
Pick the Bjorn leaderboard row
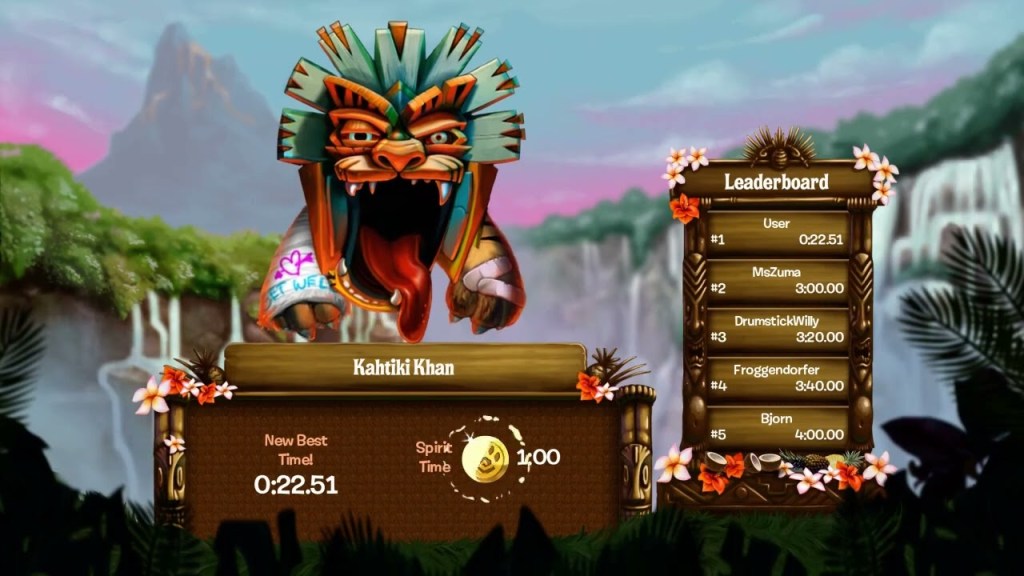[x=777, y=425]
